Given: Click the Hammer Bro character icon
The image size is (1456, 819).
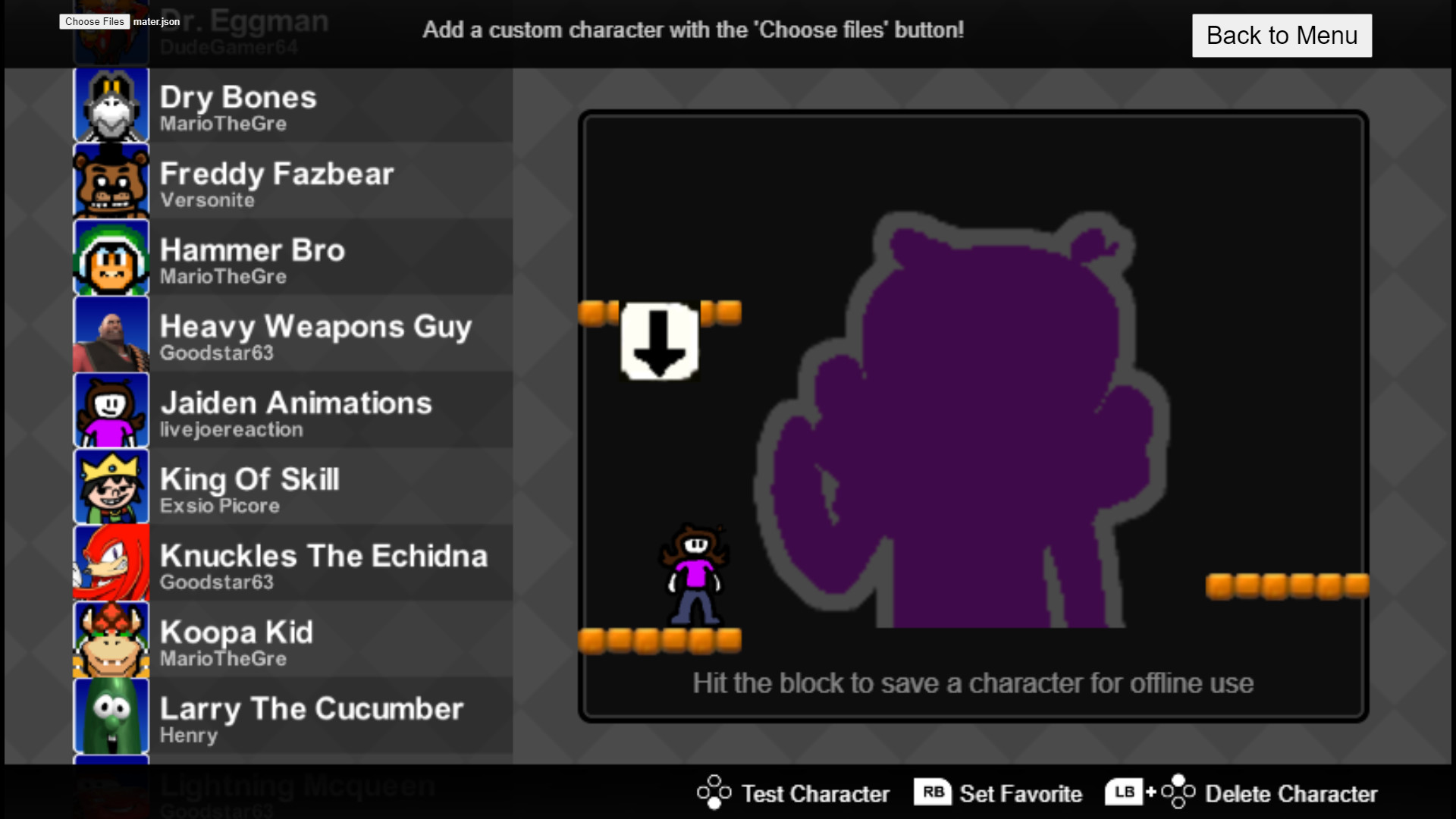Looking at the screenshot, I should (x=111, y=258).
